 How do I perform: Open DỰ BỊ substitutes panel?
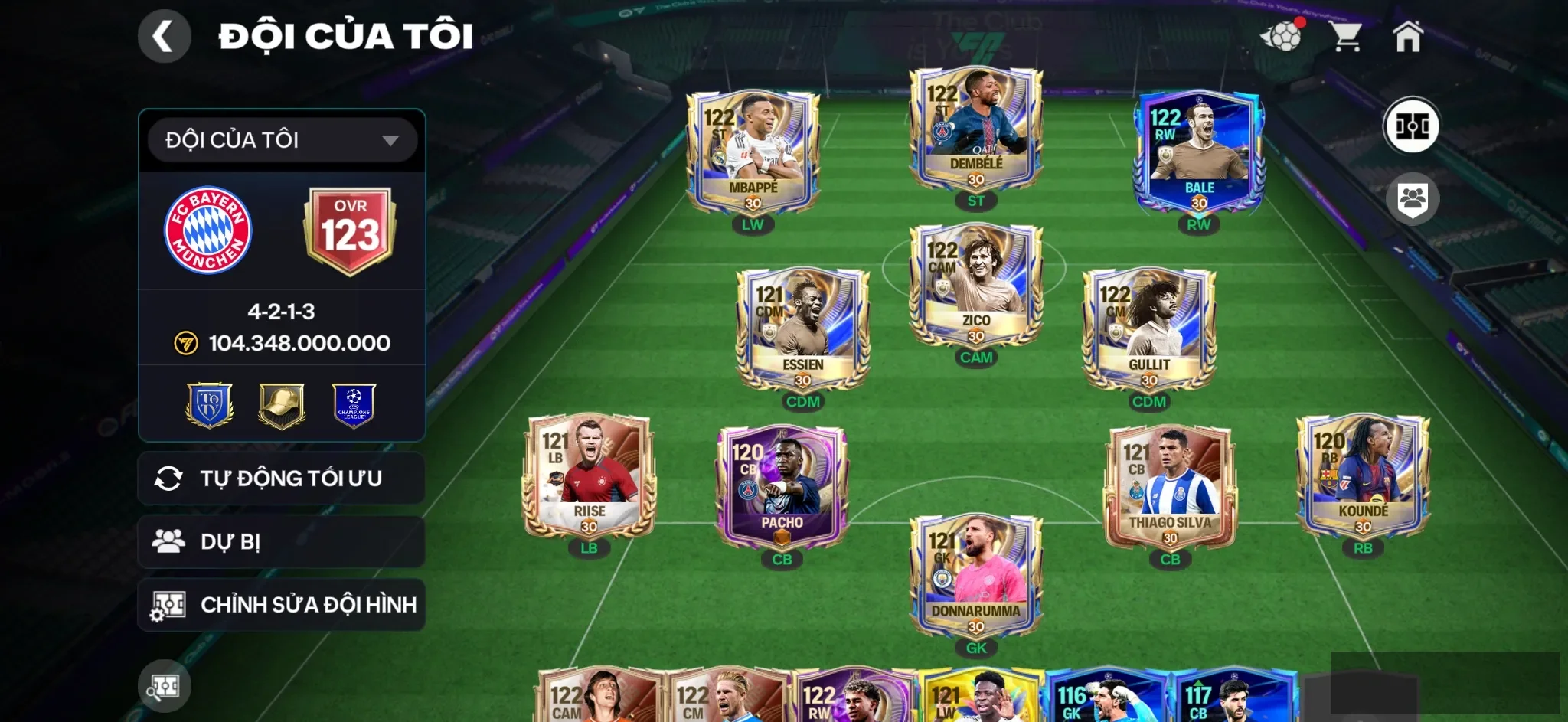[x=280, y=541]
